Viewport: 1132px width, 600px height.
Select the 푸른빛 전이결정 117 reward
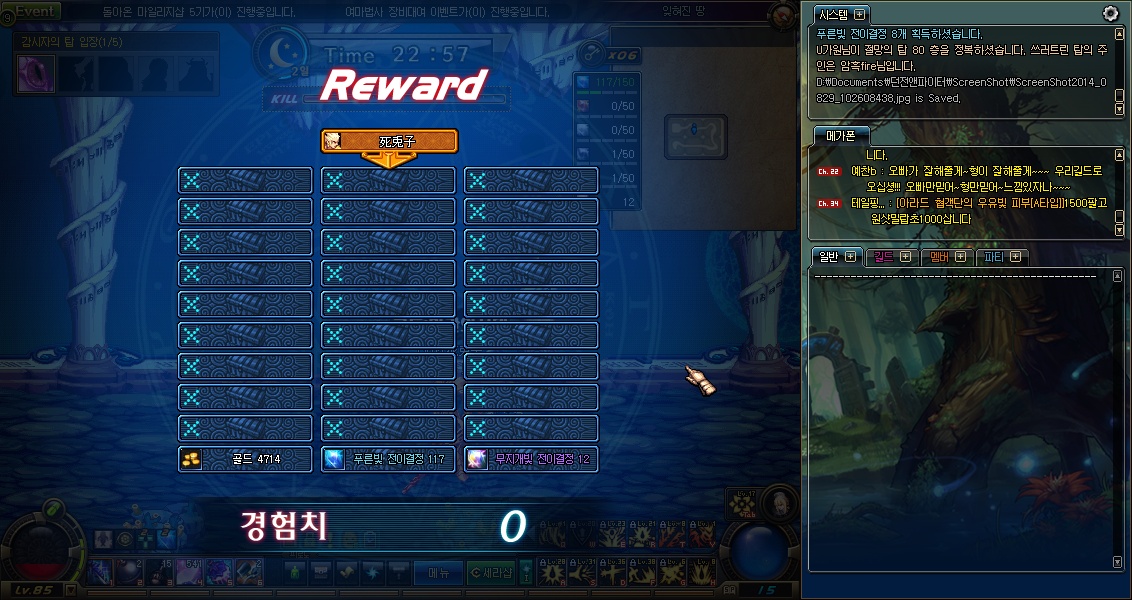pos(388,459)
